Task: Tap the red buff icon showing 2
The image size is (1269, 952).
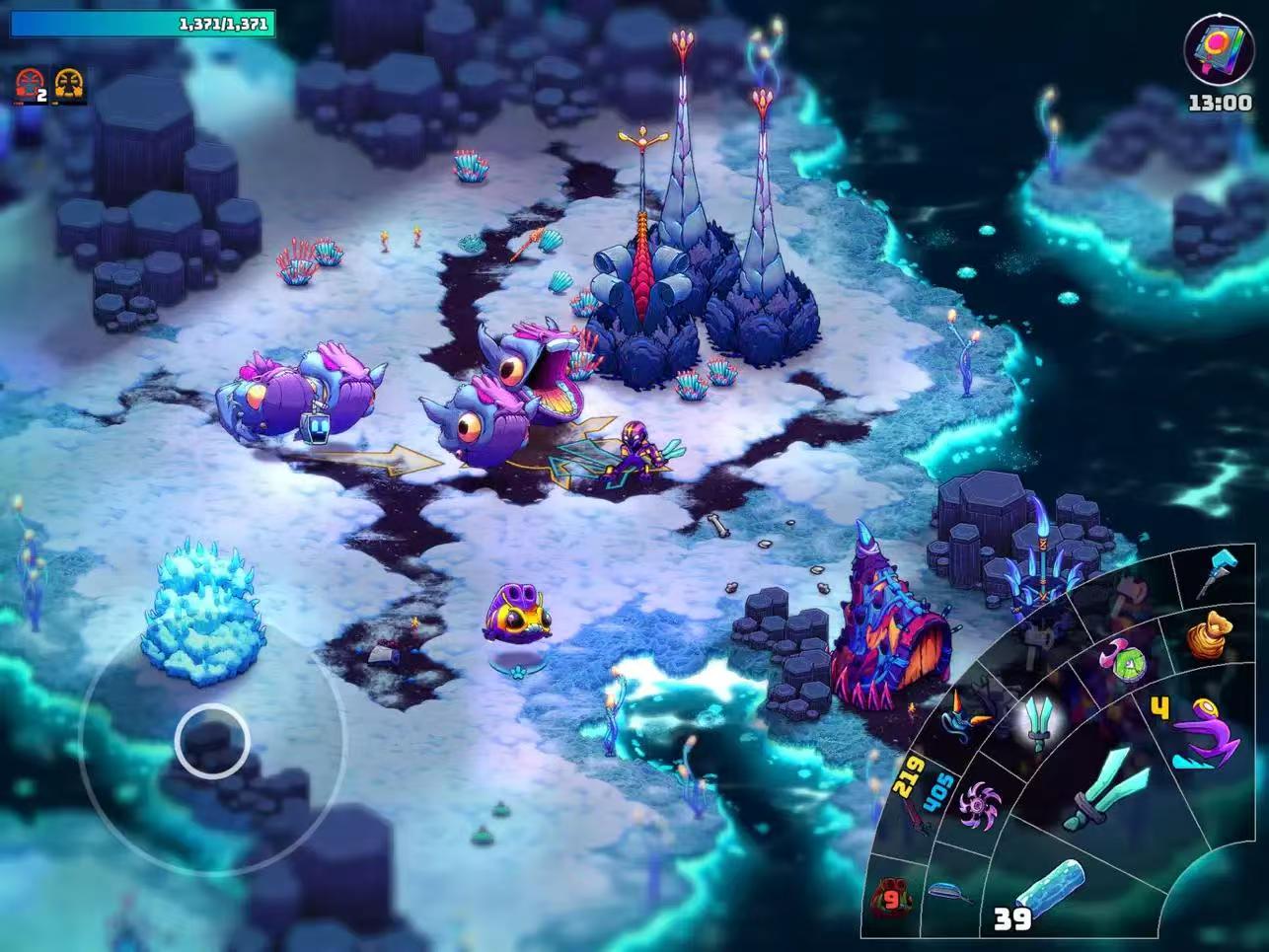Action: tap(31, 86)
